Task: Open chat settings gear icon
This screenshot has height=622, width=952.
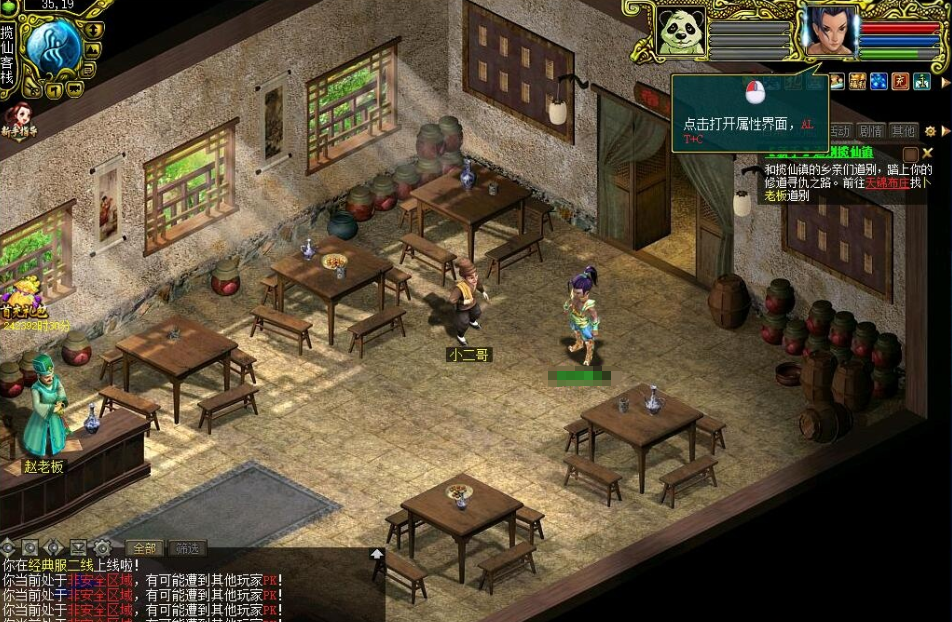Action: tap(102, 548)
